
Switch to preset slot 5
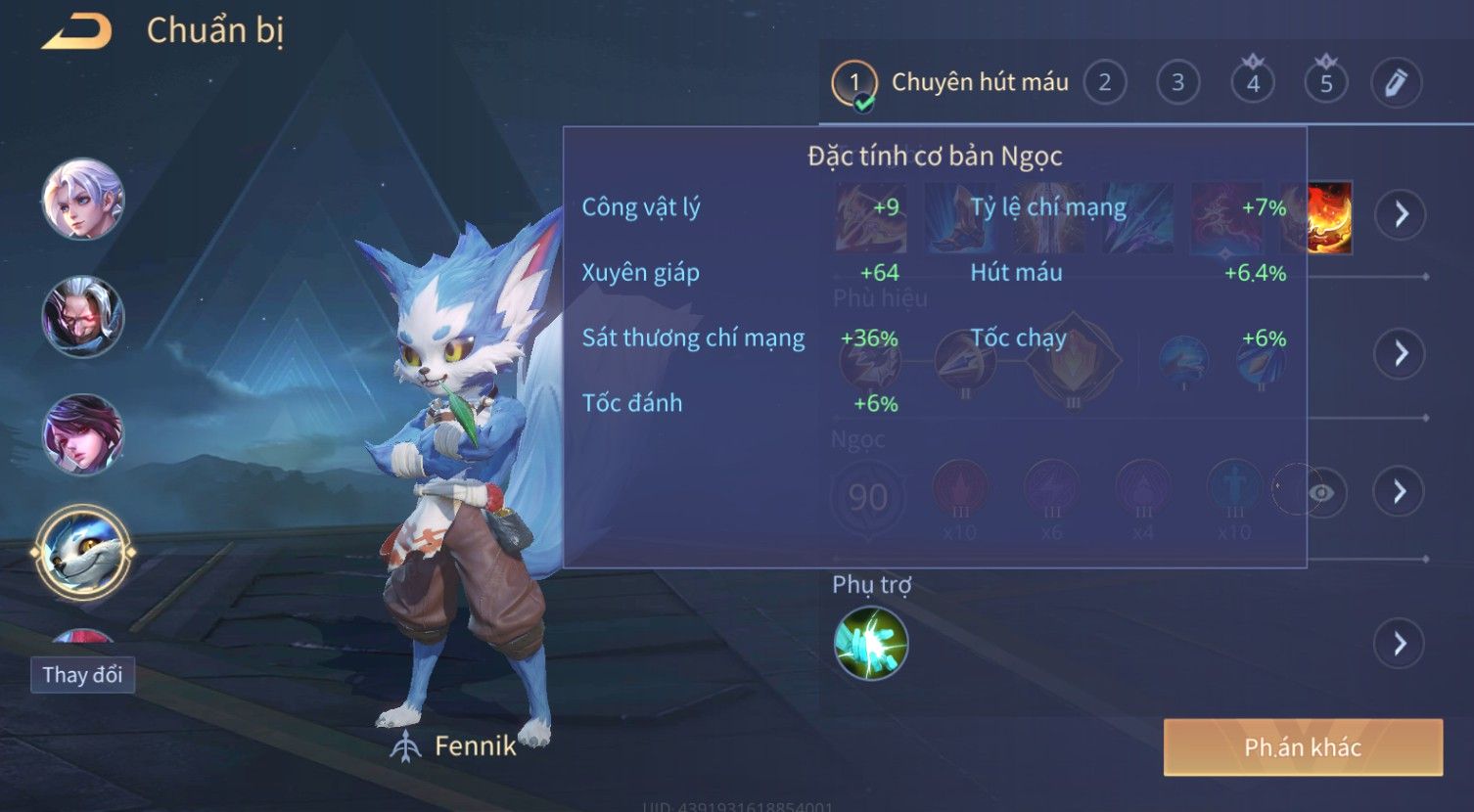pyautogui.click(x=1326, y=83)
